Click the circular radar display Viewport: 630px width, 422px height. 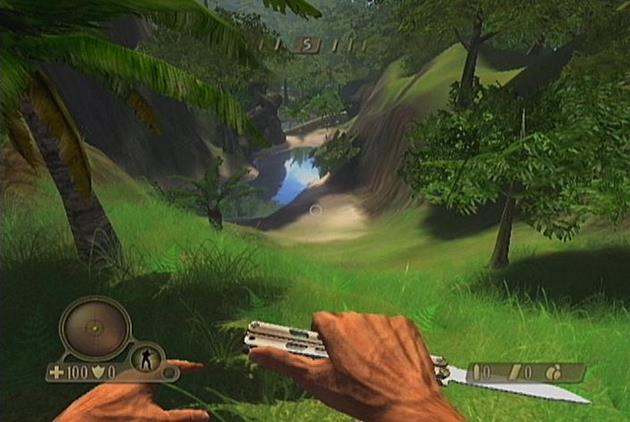click(95, 328)
